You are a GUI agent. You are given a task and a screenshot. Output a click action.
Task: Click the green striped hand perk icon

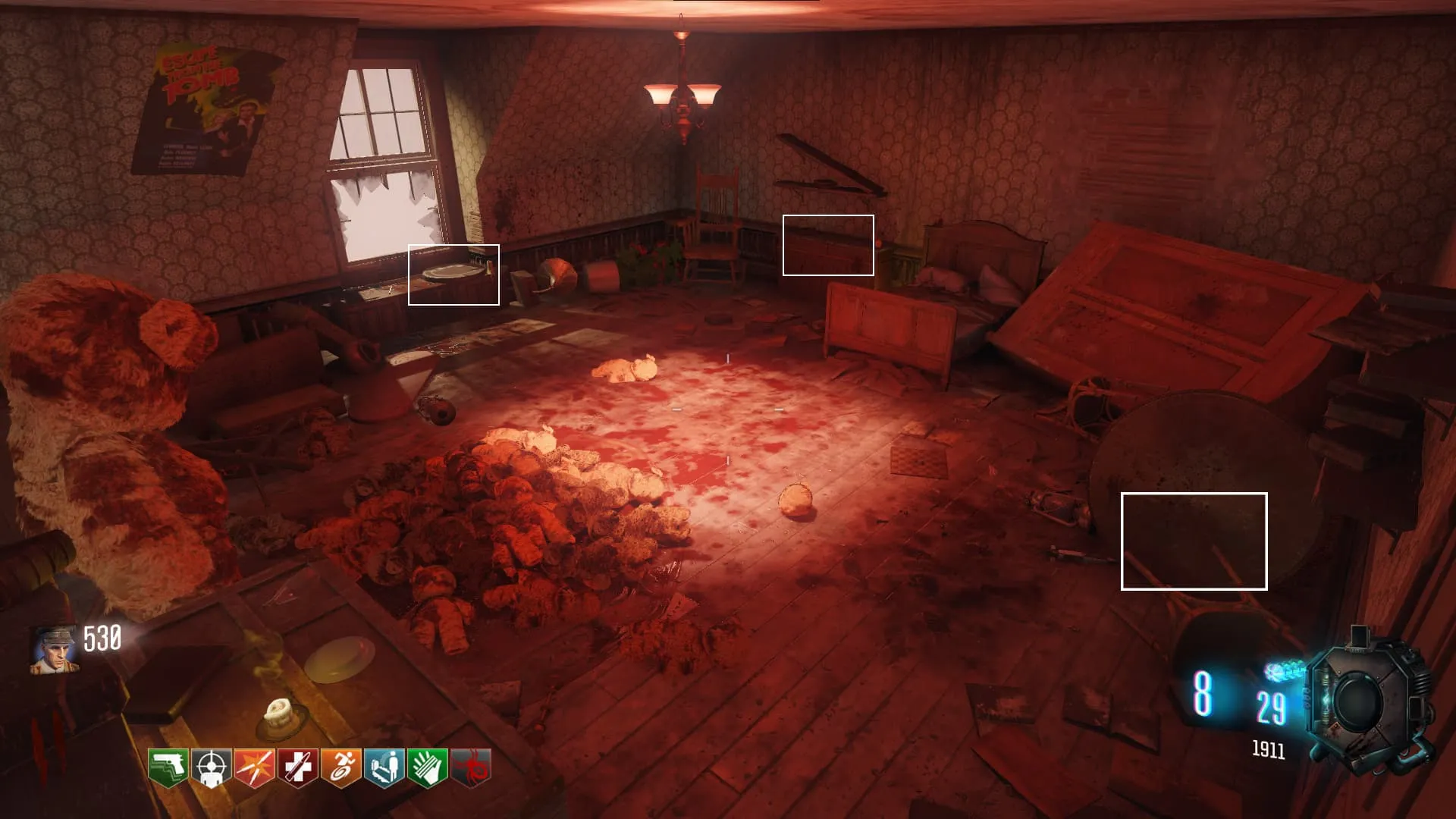(427, 767)
